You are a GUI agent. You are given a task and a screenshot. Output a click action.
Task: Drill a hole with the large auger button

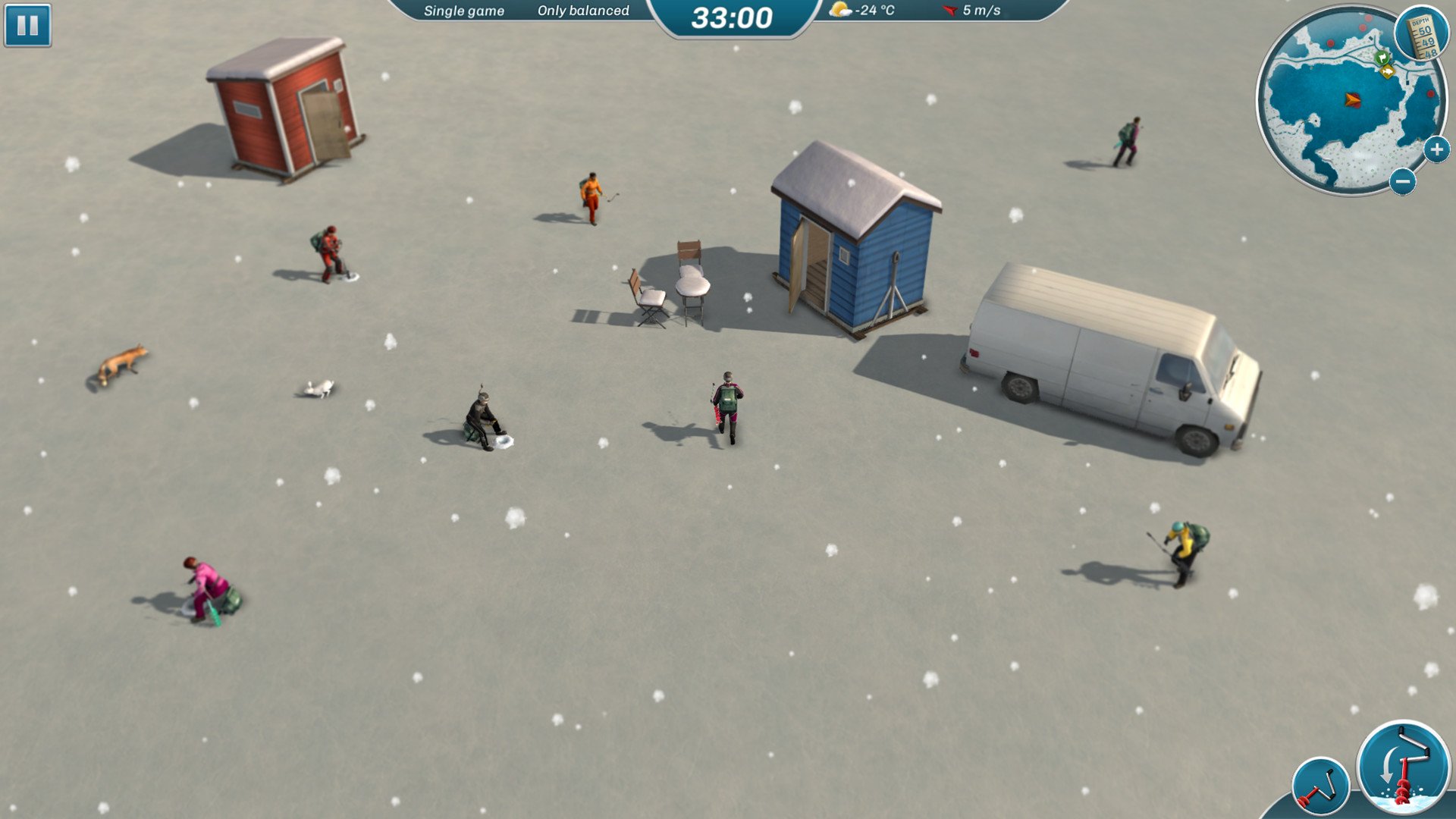[x=1402, y=767]
